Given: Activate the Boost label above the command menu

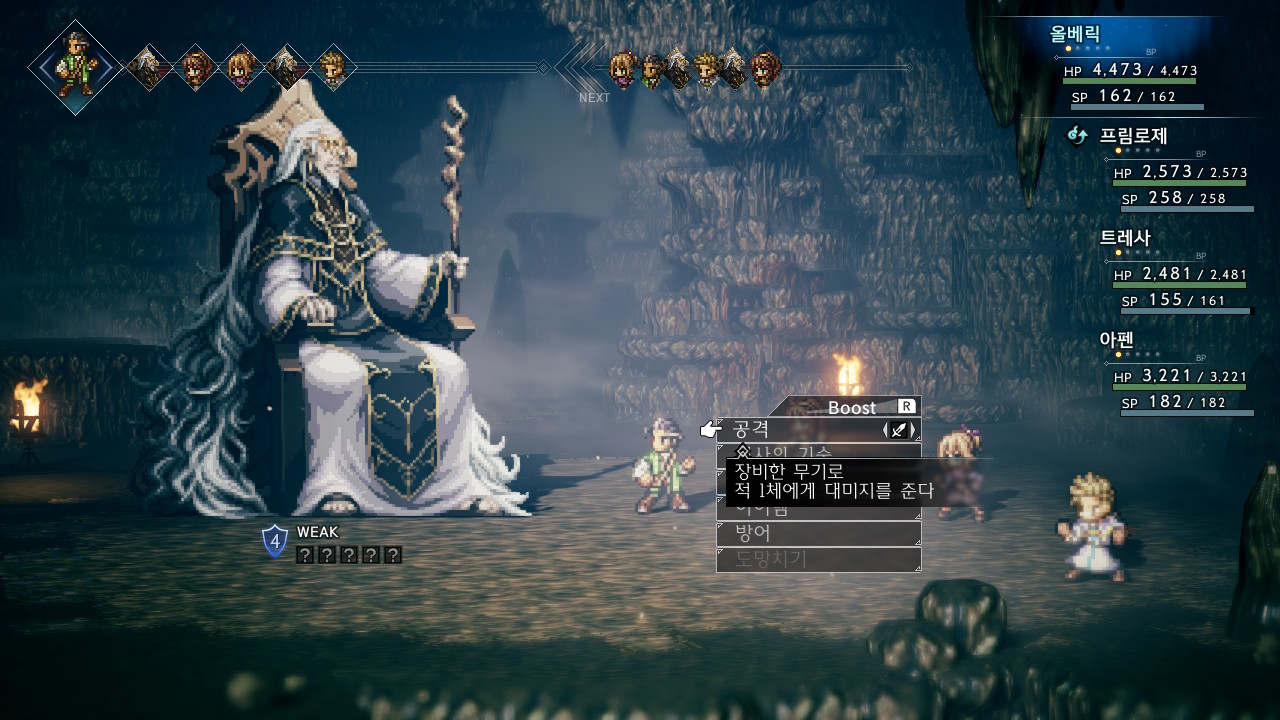Looking at the screenshot, I should click(851, 407).
